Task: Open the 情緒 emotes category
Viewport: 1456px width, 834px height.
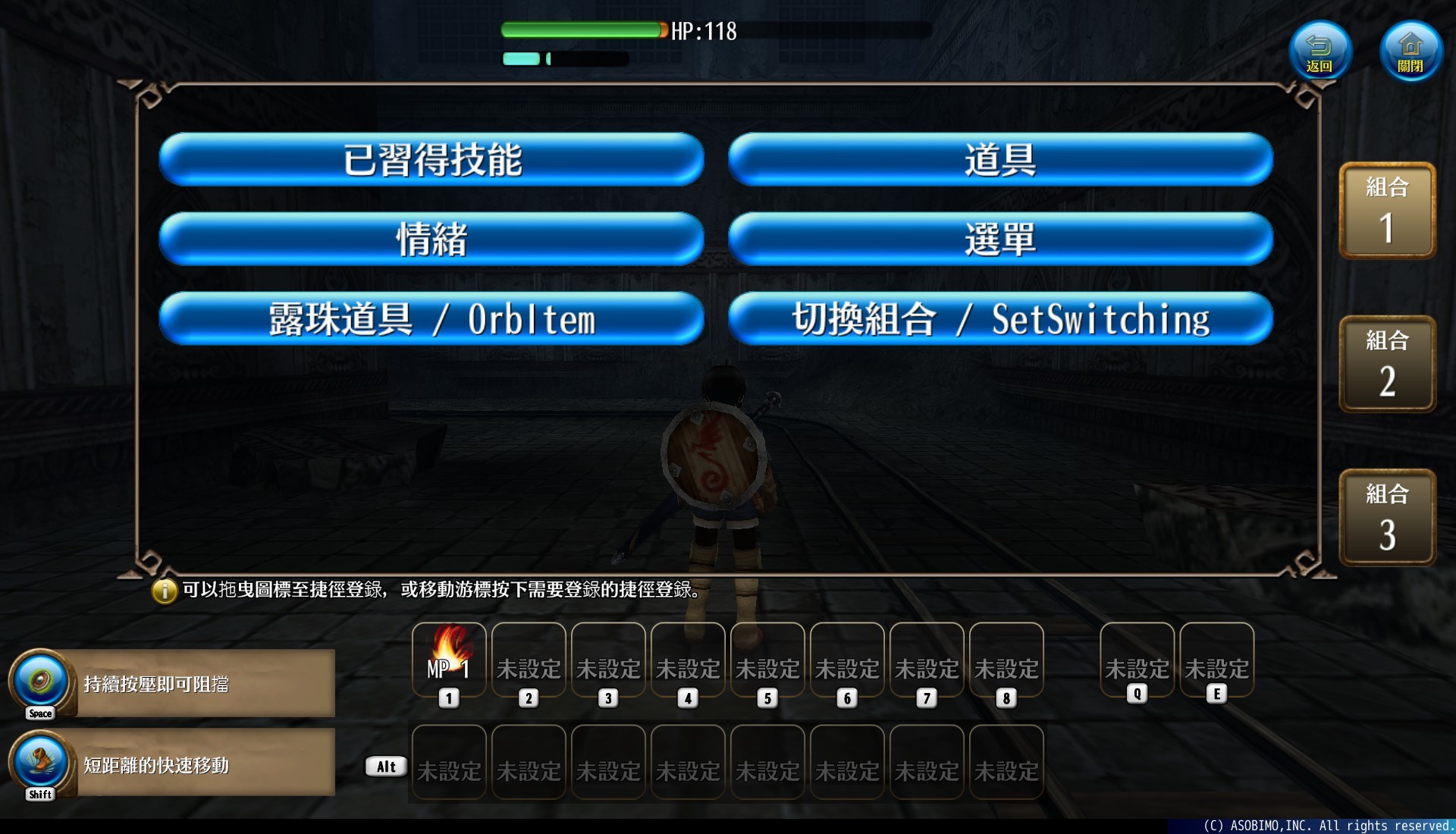Action: (x=431, y=239)
